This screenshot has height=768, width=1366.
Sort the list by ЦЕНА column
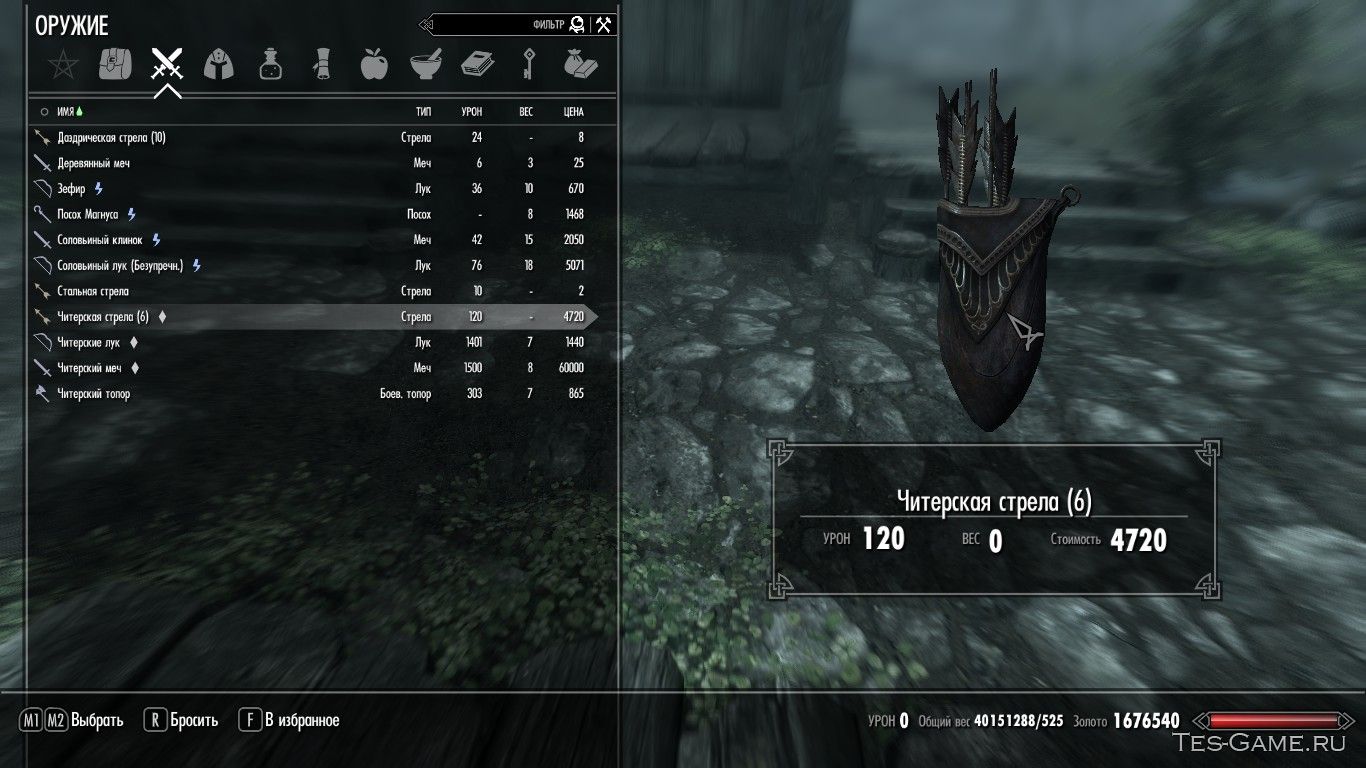pos(573,112)
